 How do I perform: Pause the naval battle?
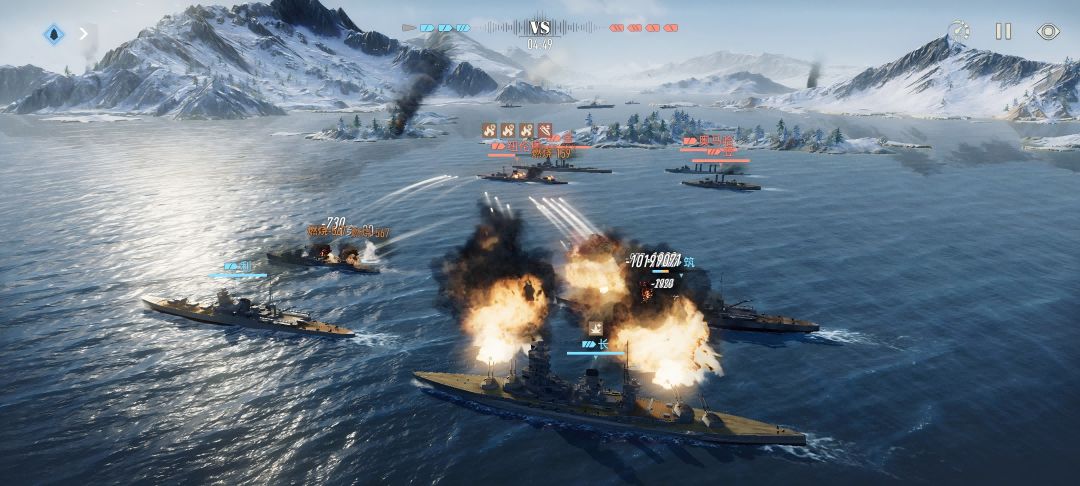click(1003, 32)
